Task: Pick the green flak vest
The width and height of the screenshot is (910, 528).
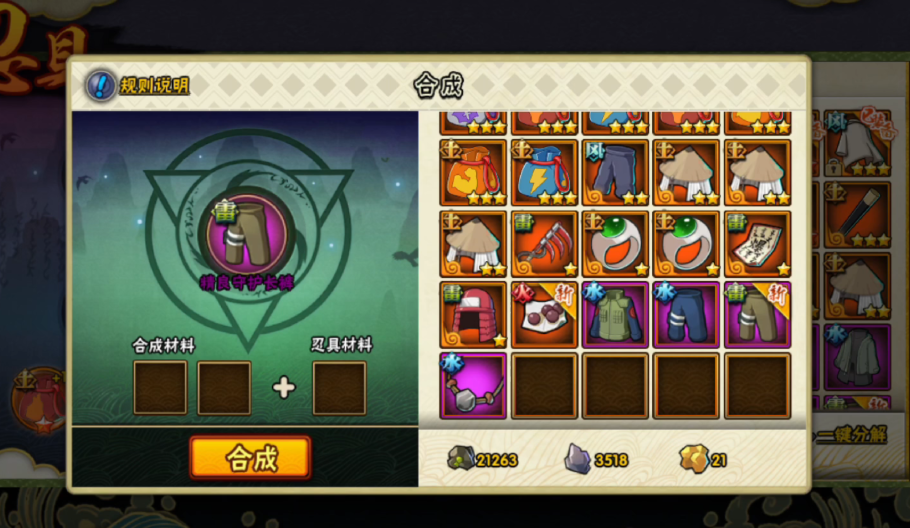Action: tap(615, 315)
